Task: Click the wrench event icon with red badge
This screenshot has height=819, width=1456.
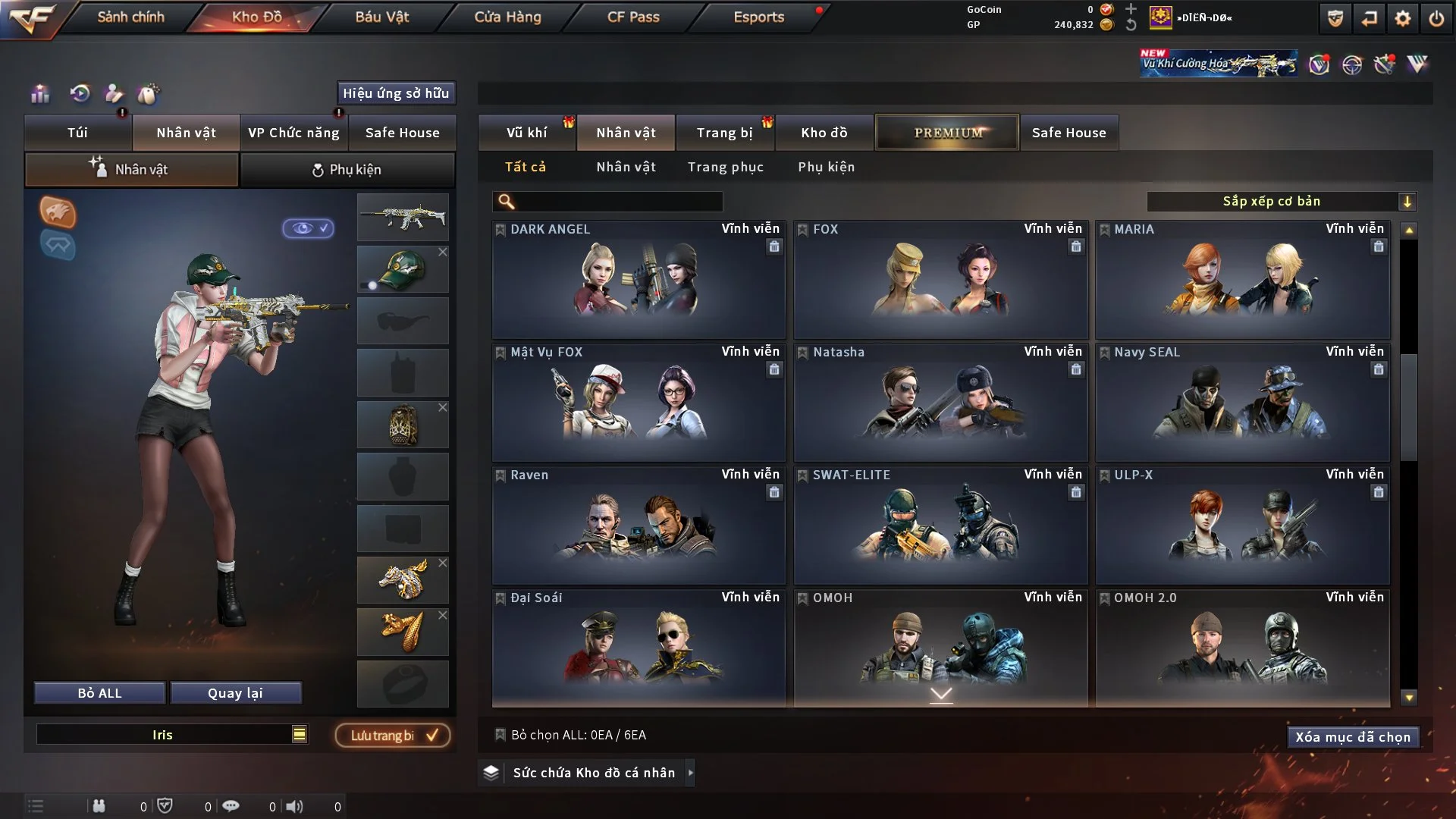Action: (1385, 65)
